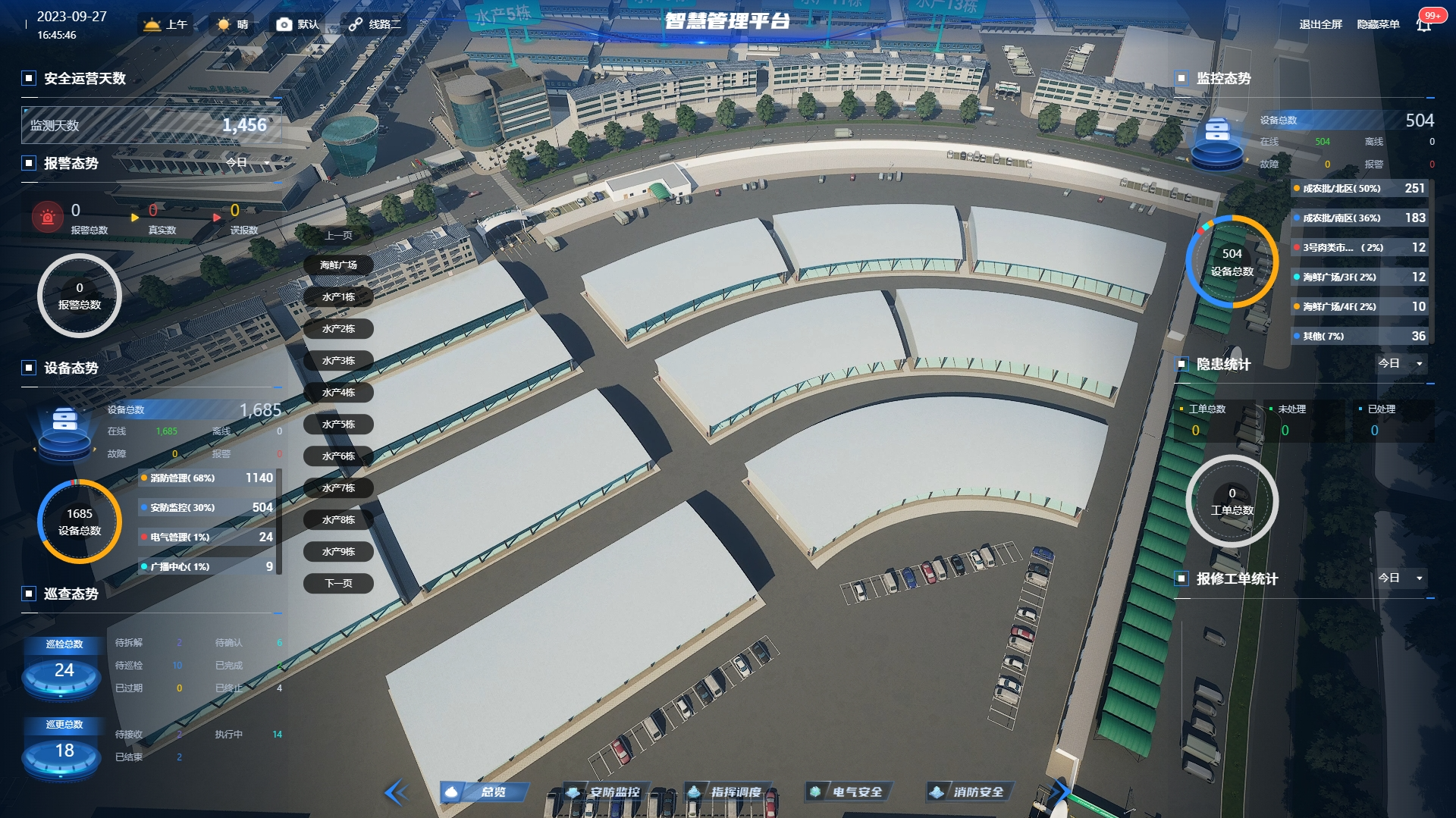
Task: Open the 今日 dropdown for 隐患统计
Action: click(1401, 364)
